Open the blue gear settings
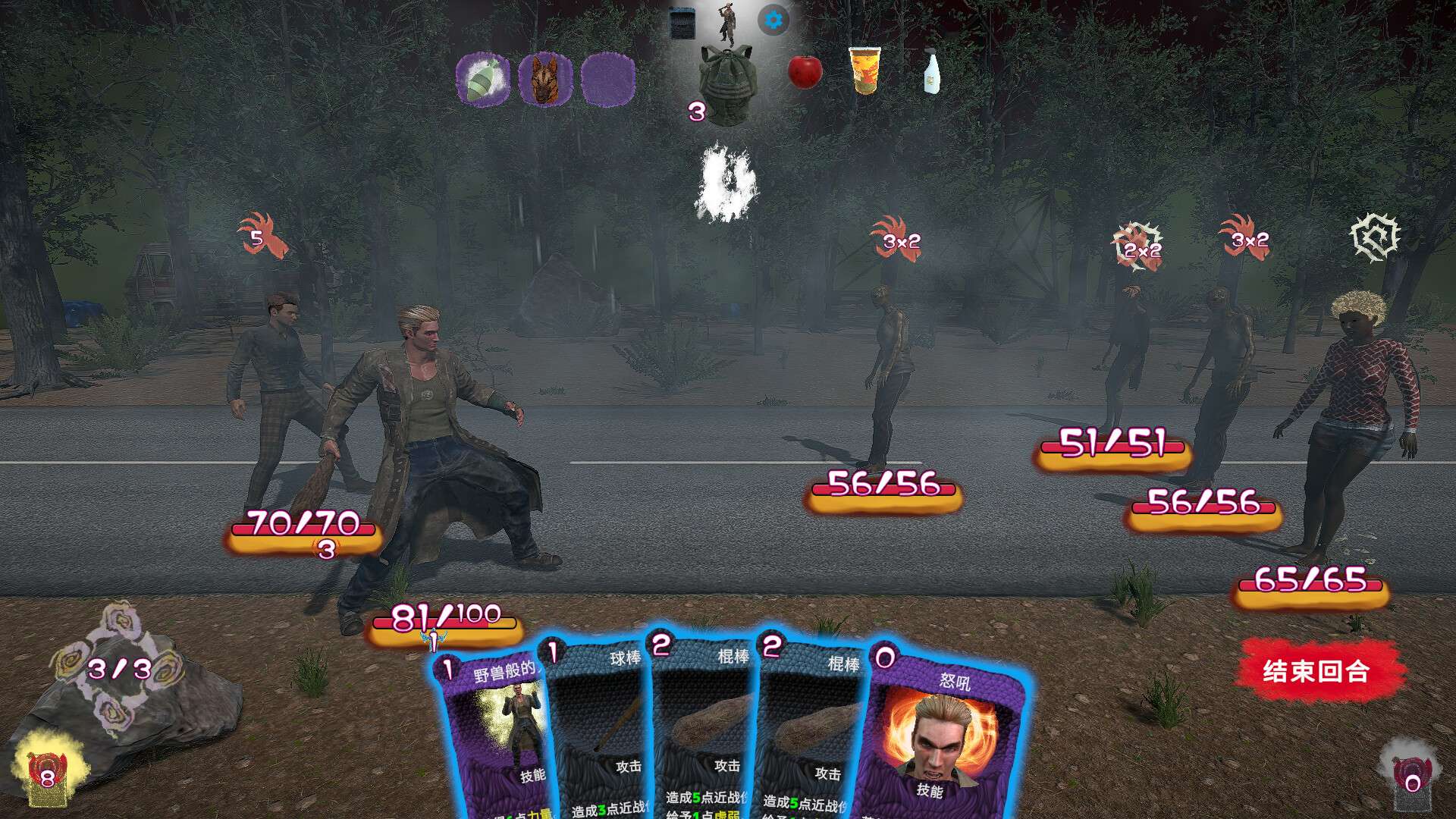Image resolution: width=1456 pixels, height=819 pixels. [x=773, y=20]
